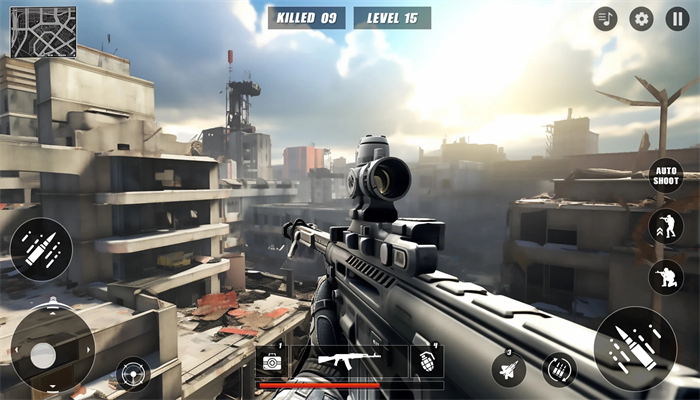Viewport: 700px width, 400px height.
Task: Toggle the music note sound button
Action: coord(605,19)
